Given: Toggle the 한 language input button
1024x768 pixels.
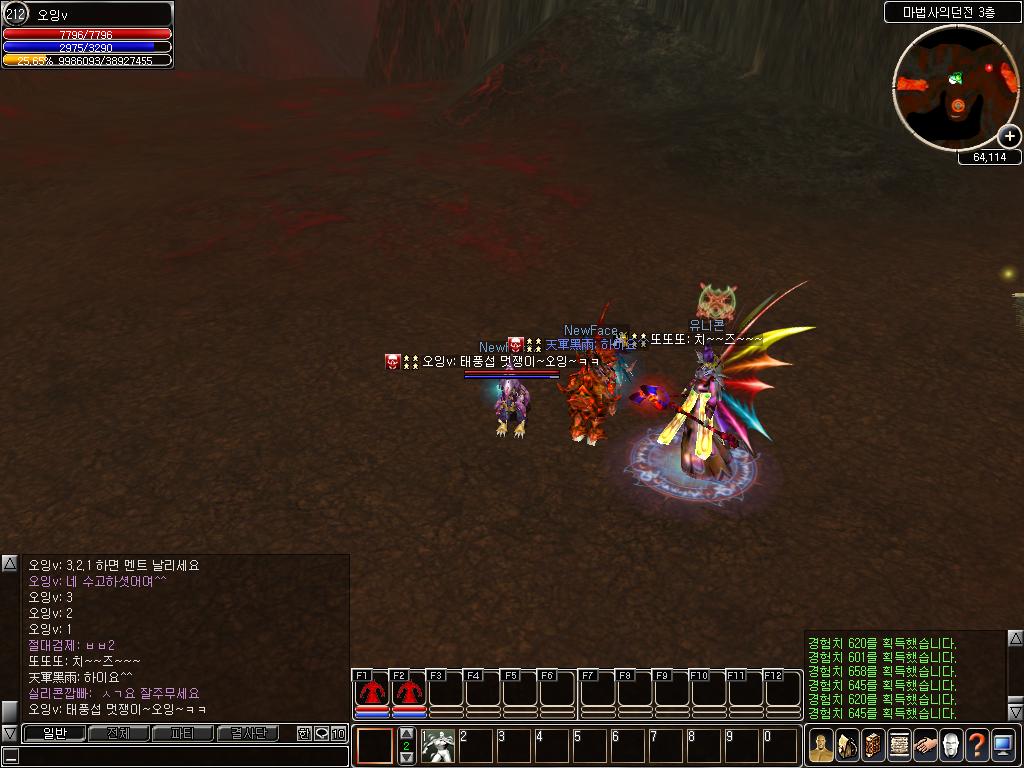Looking at the screenshot, I should pos(304,733).
